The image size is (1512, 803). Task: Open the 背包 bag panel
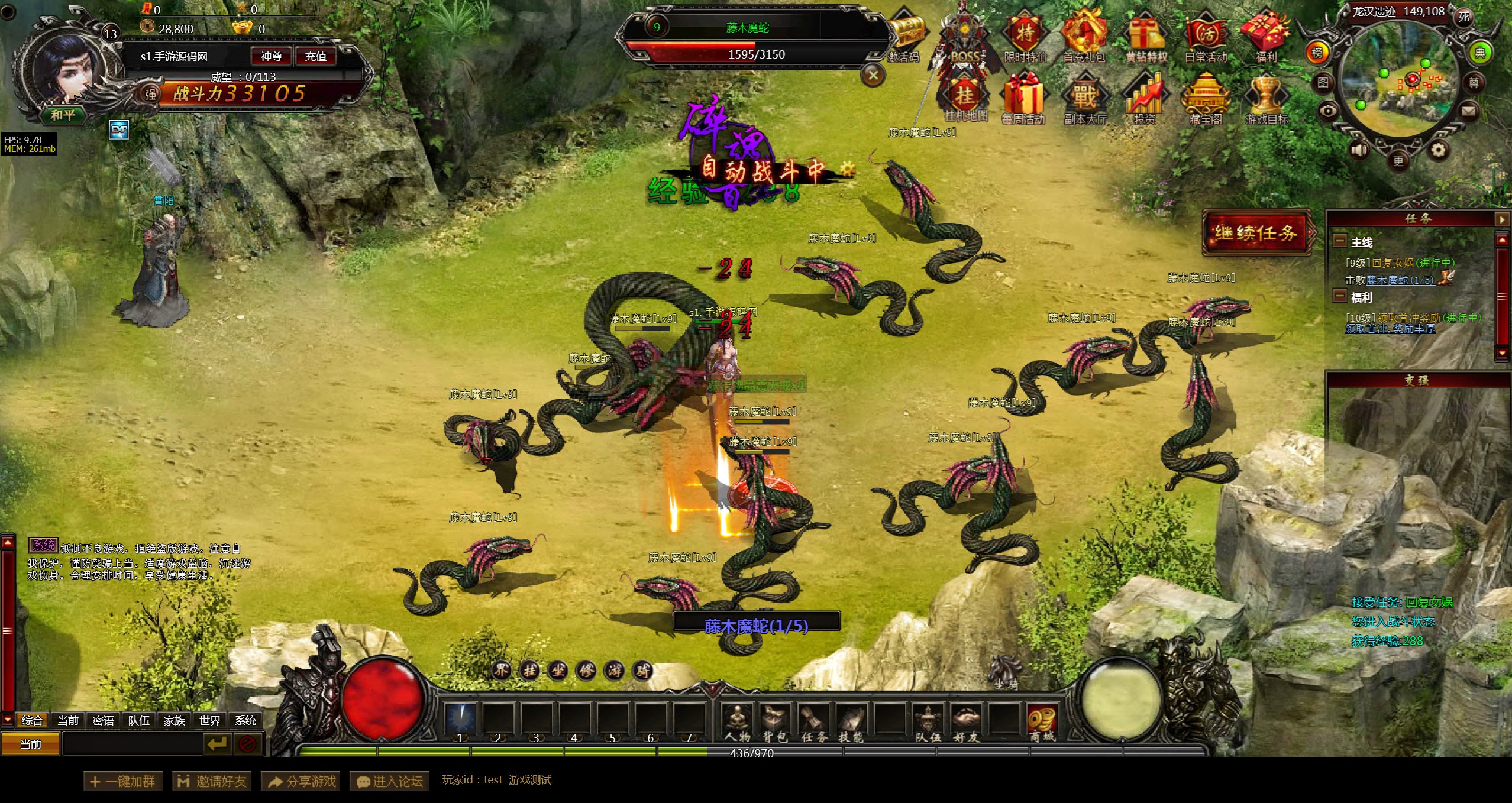click(x=775, y=723)
